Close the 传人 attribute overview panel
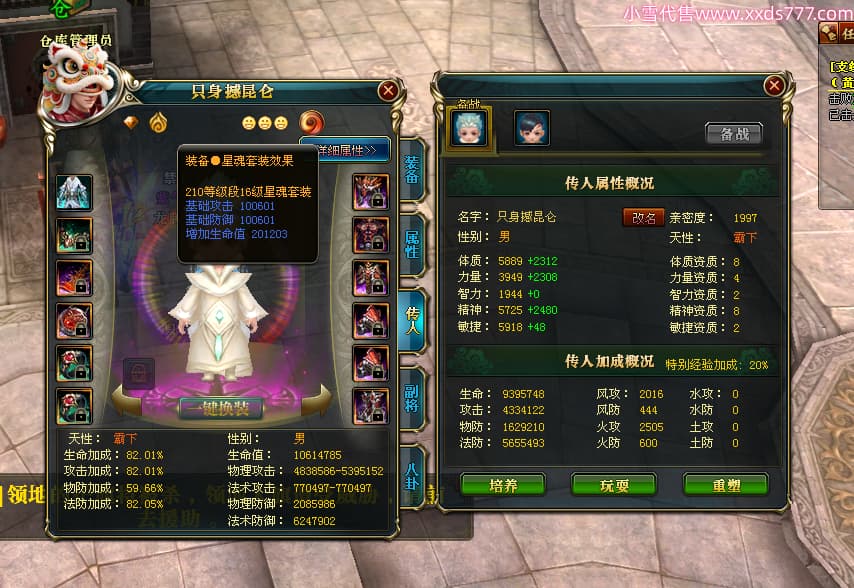 coord(773,86)
